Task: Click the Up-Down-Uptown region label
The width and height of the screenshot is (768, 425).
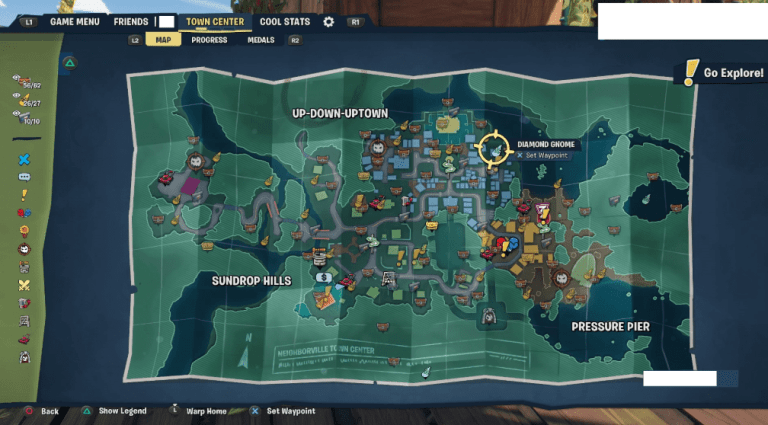Action: point(339,113)
